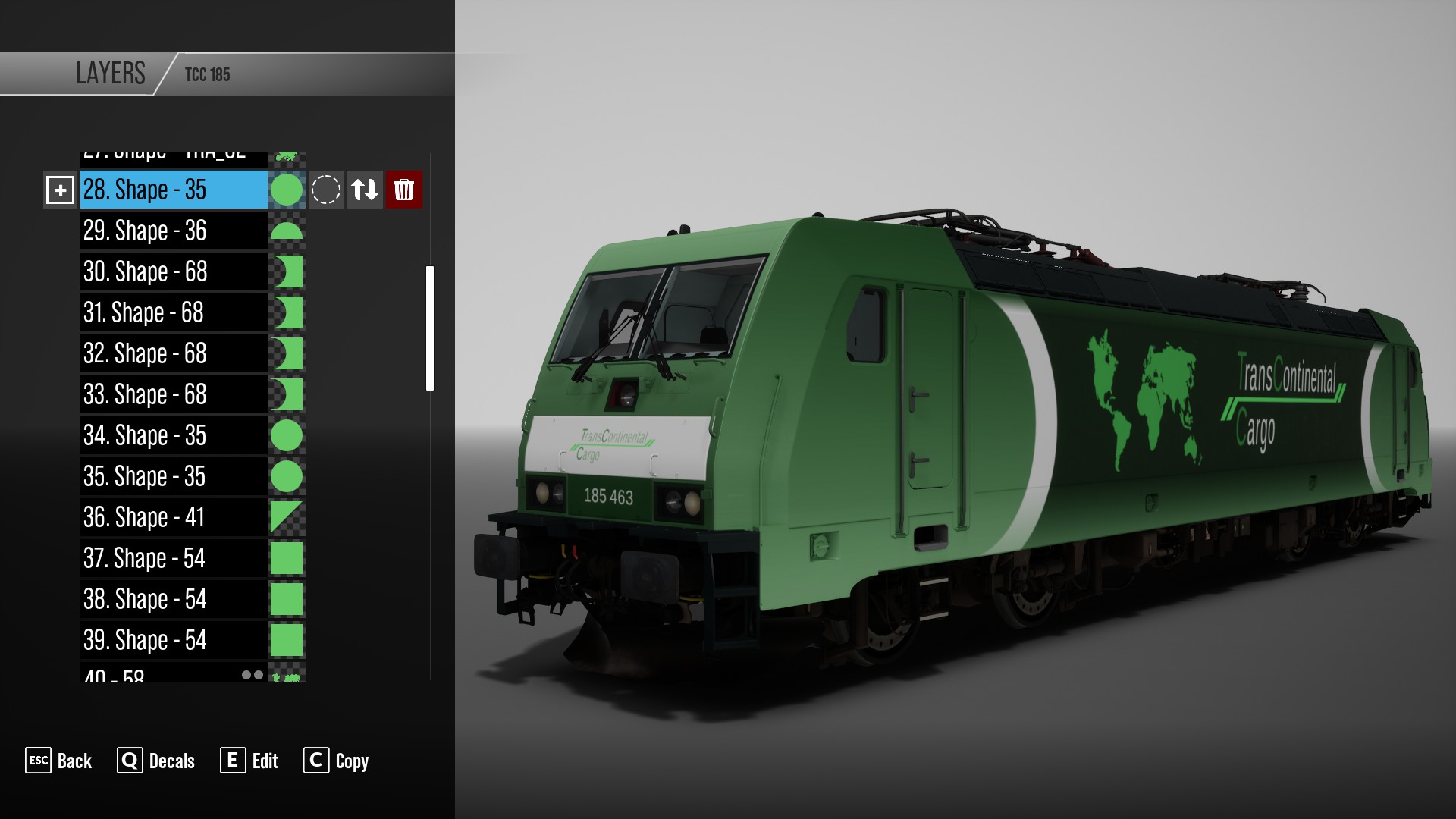Click the dashed circle mask button
The width and height of the screenshot is (1456, 819).
pyautogui.click(x=326, y=190)
